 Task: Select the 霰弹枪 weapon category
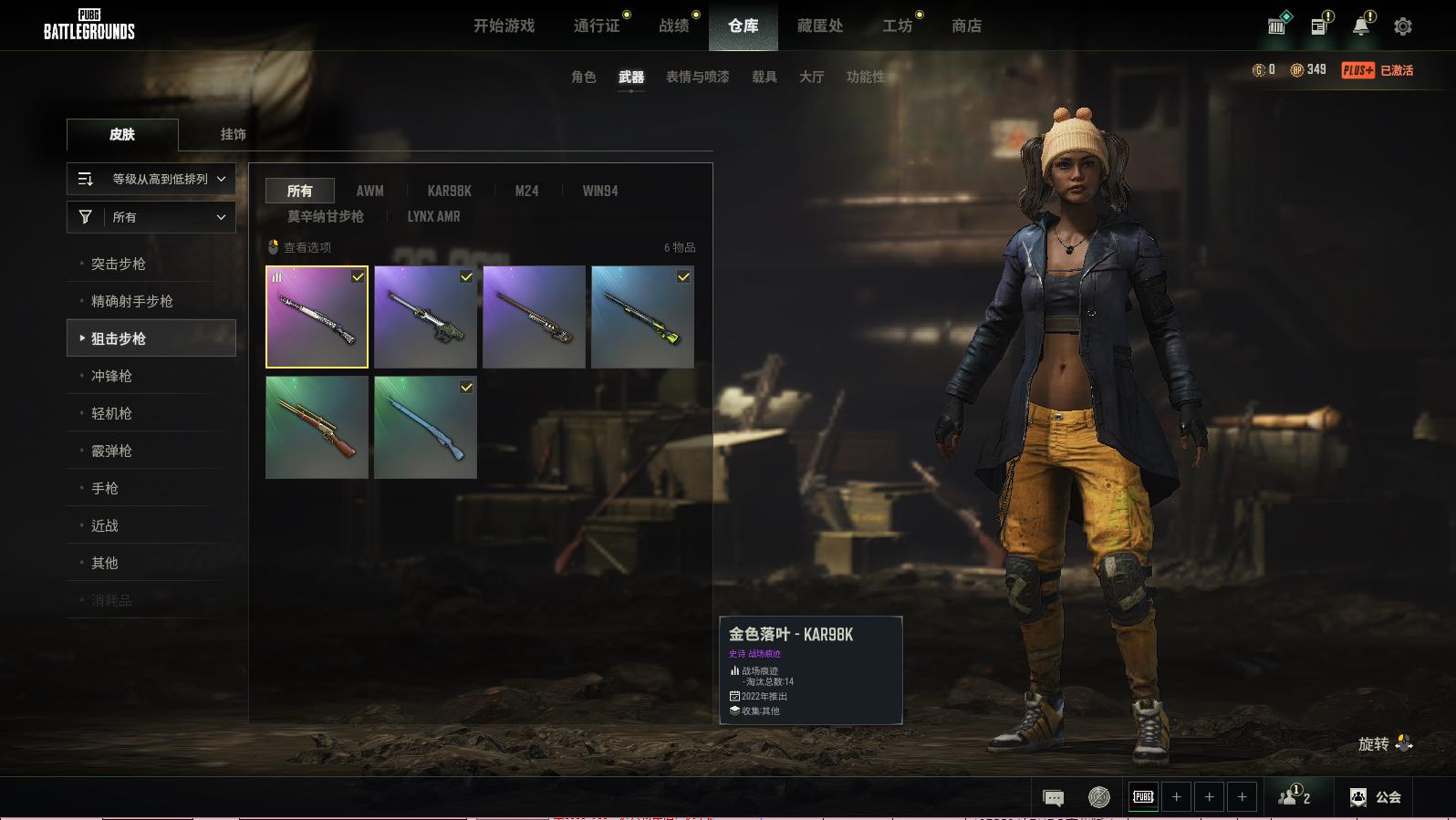pyautogui.click(x=111, y=451)
